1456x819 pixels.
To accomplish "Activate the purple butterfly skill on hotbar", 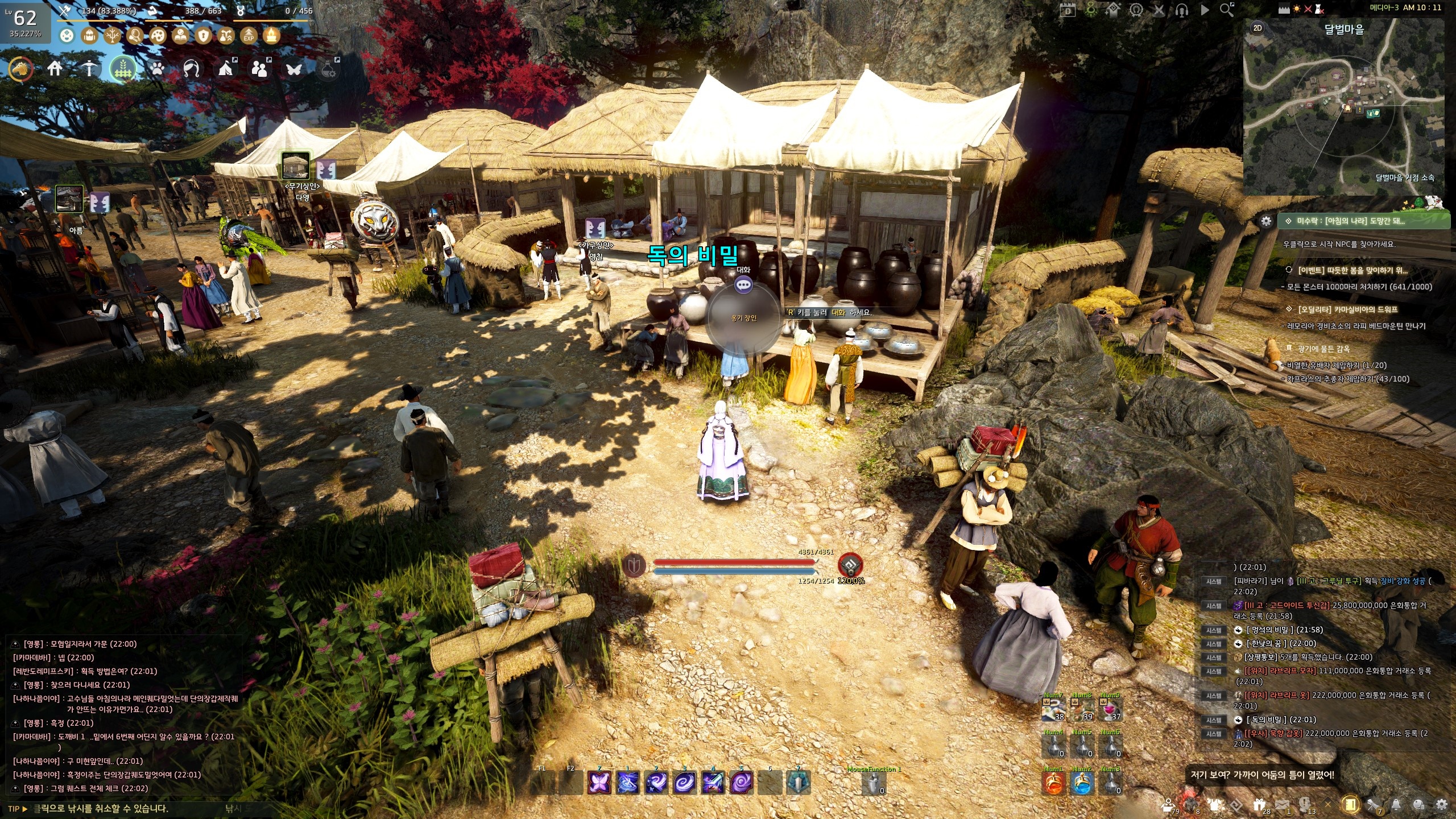I will tap(599, 783).
